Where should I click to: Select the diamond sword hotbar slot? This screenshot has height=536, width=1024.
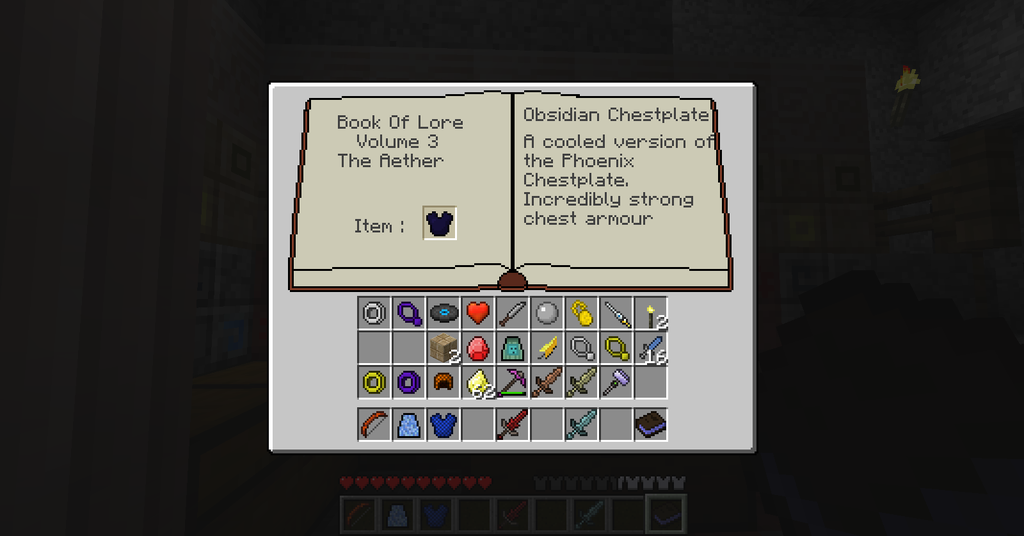[x=581, y=425]
